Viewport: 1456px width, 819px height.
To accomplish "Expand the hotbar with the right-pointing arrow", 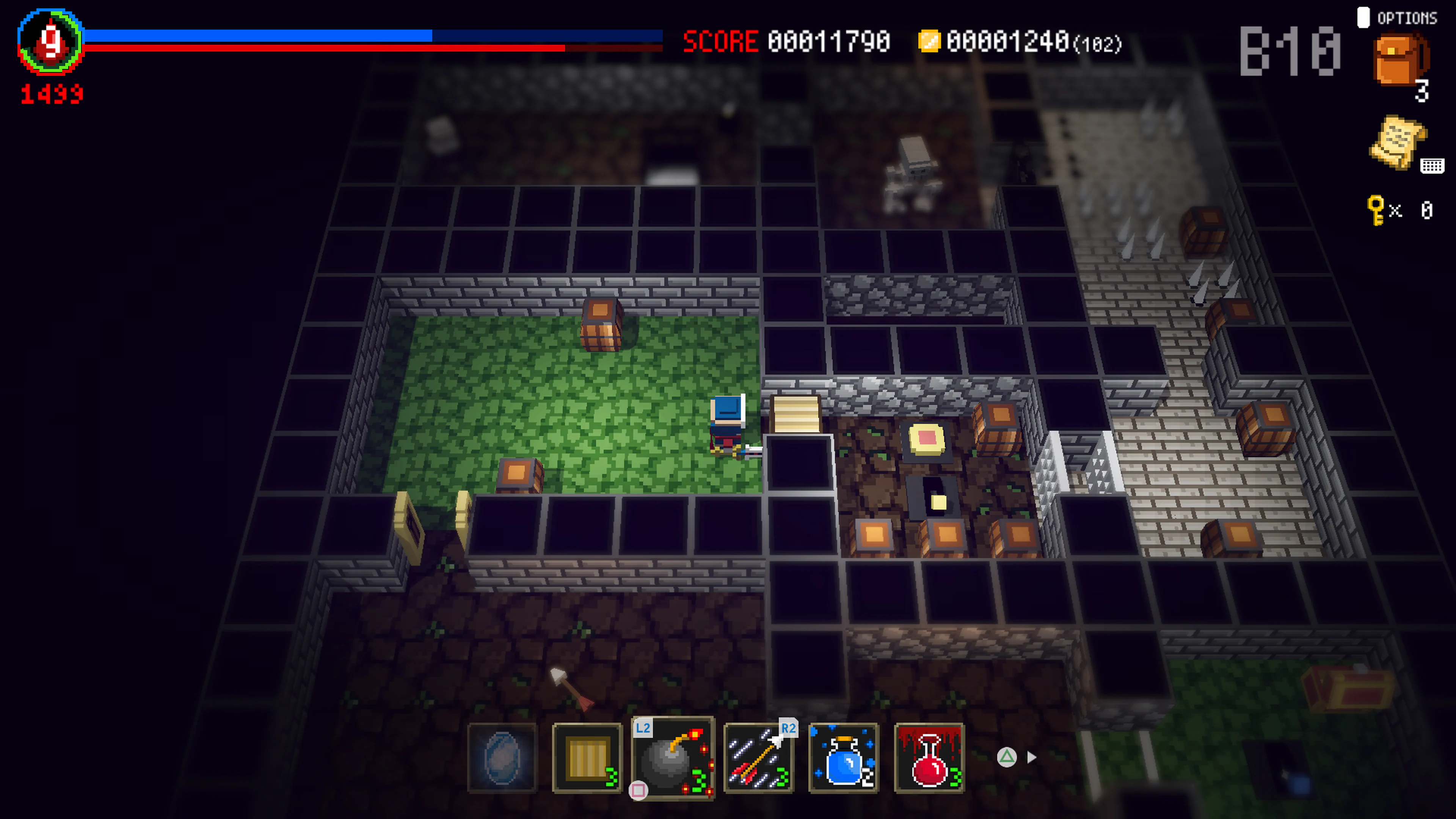I will (x=1032, y=758).
